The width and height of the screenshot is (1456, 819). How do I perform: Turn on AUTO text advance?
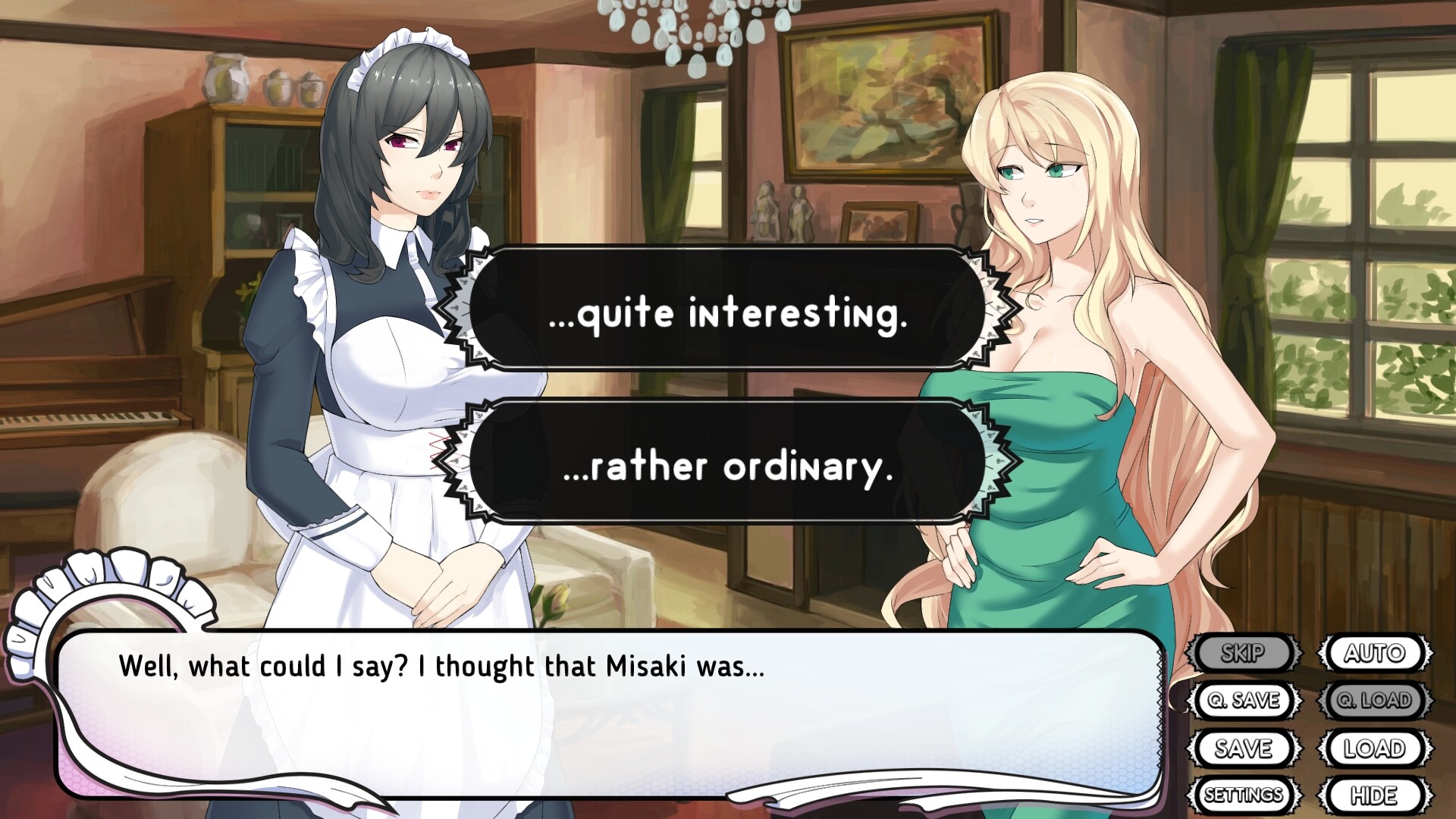1376,653
